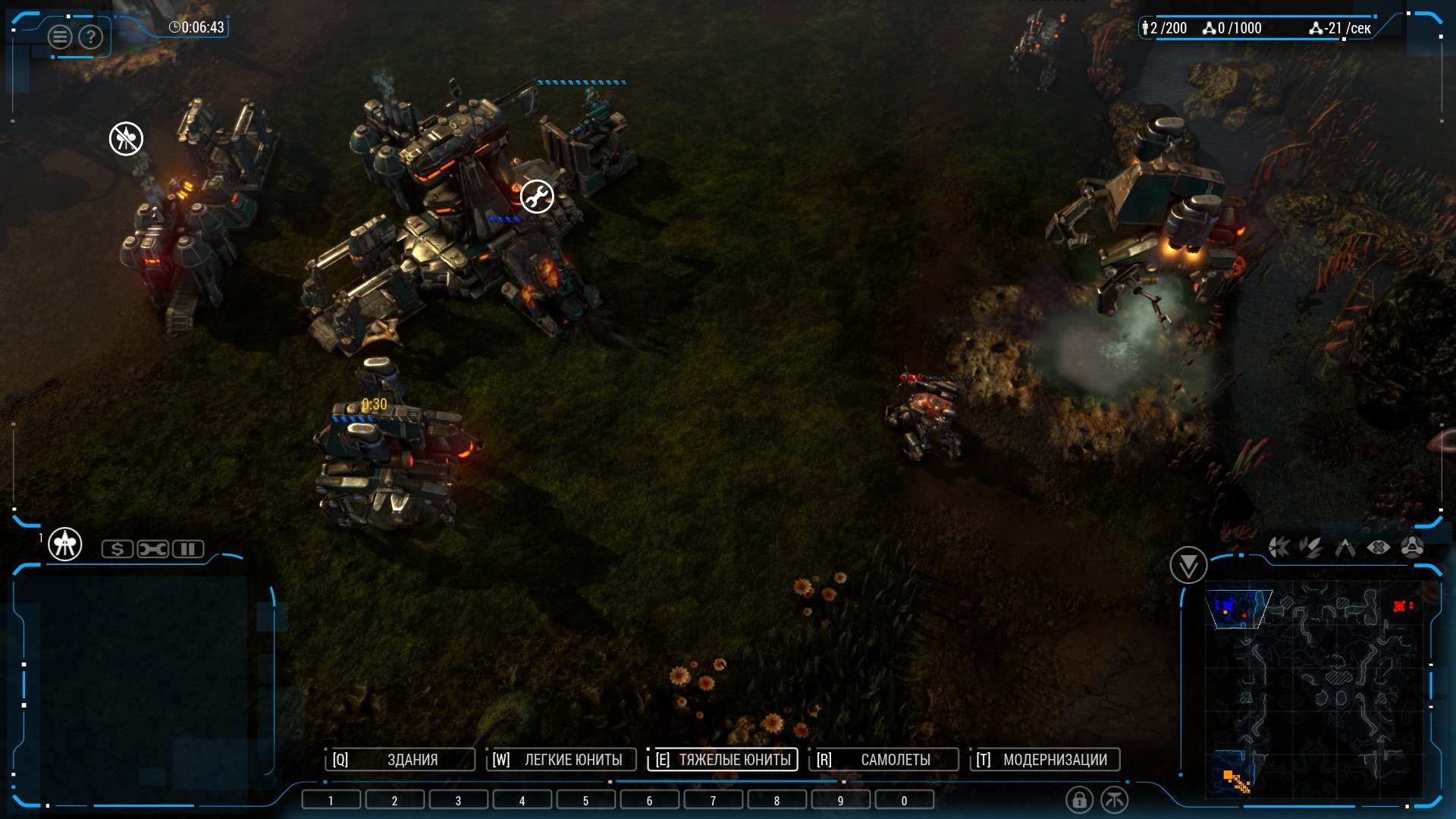Choose the САМОЛЕТЫ category
The width and height of the screenshot is (1456, 819).
pos(883,759)
